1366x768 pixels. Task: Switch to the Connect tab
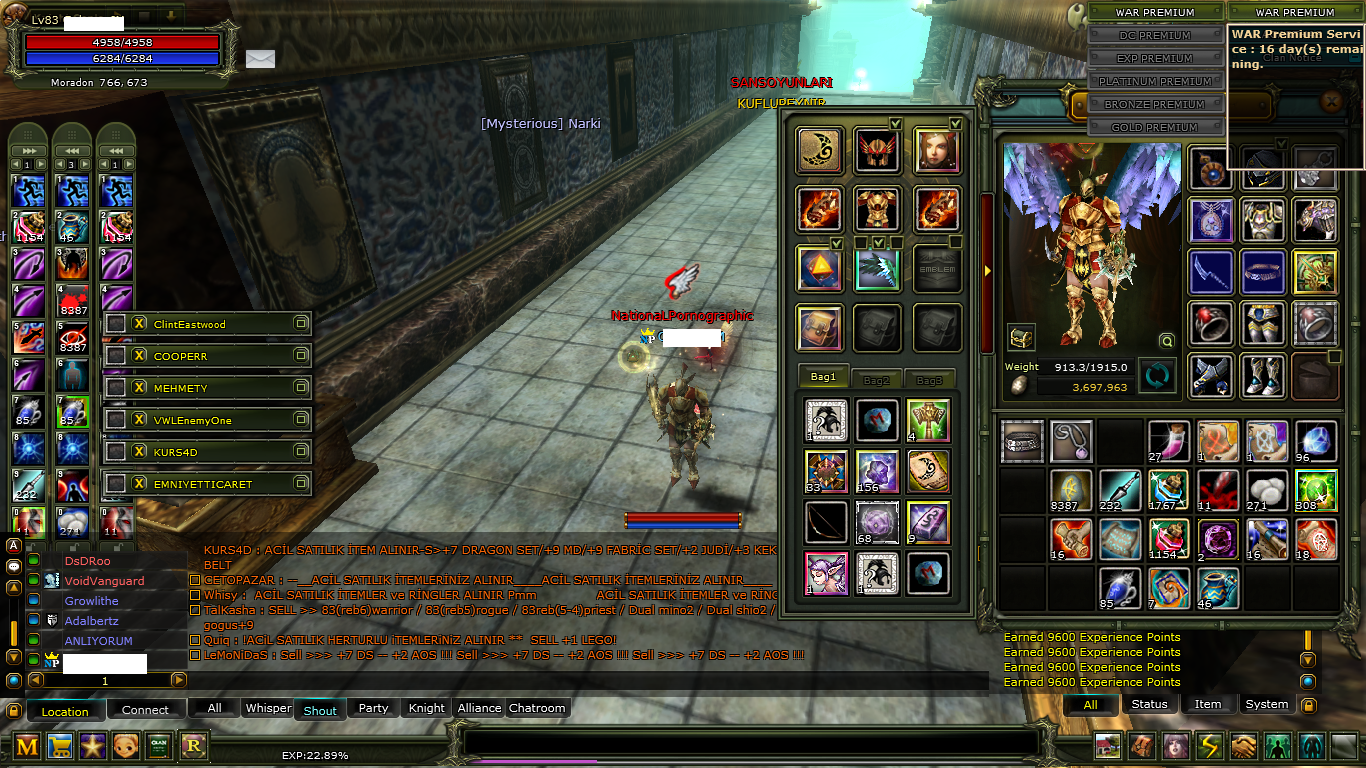pyautogui.click(x=145, y=710)
